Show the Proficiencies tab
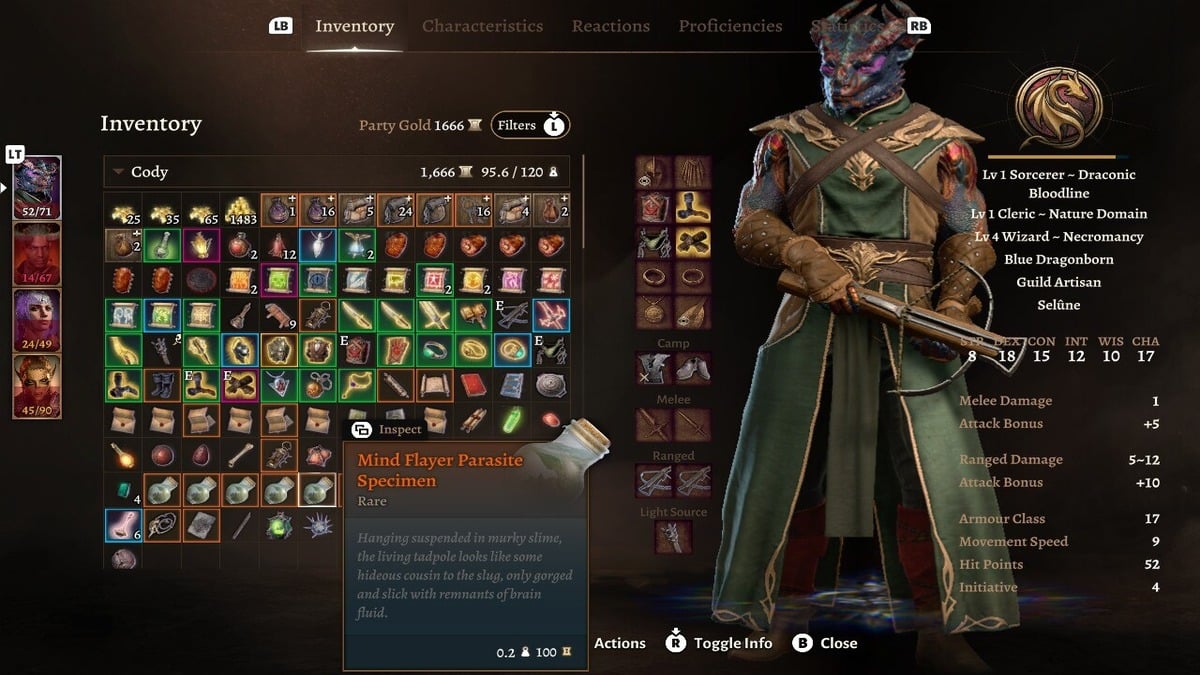This screenshot has height=675, width=1200. pos(730,26)
